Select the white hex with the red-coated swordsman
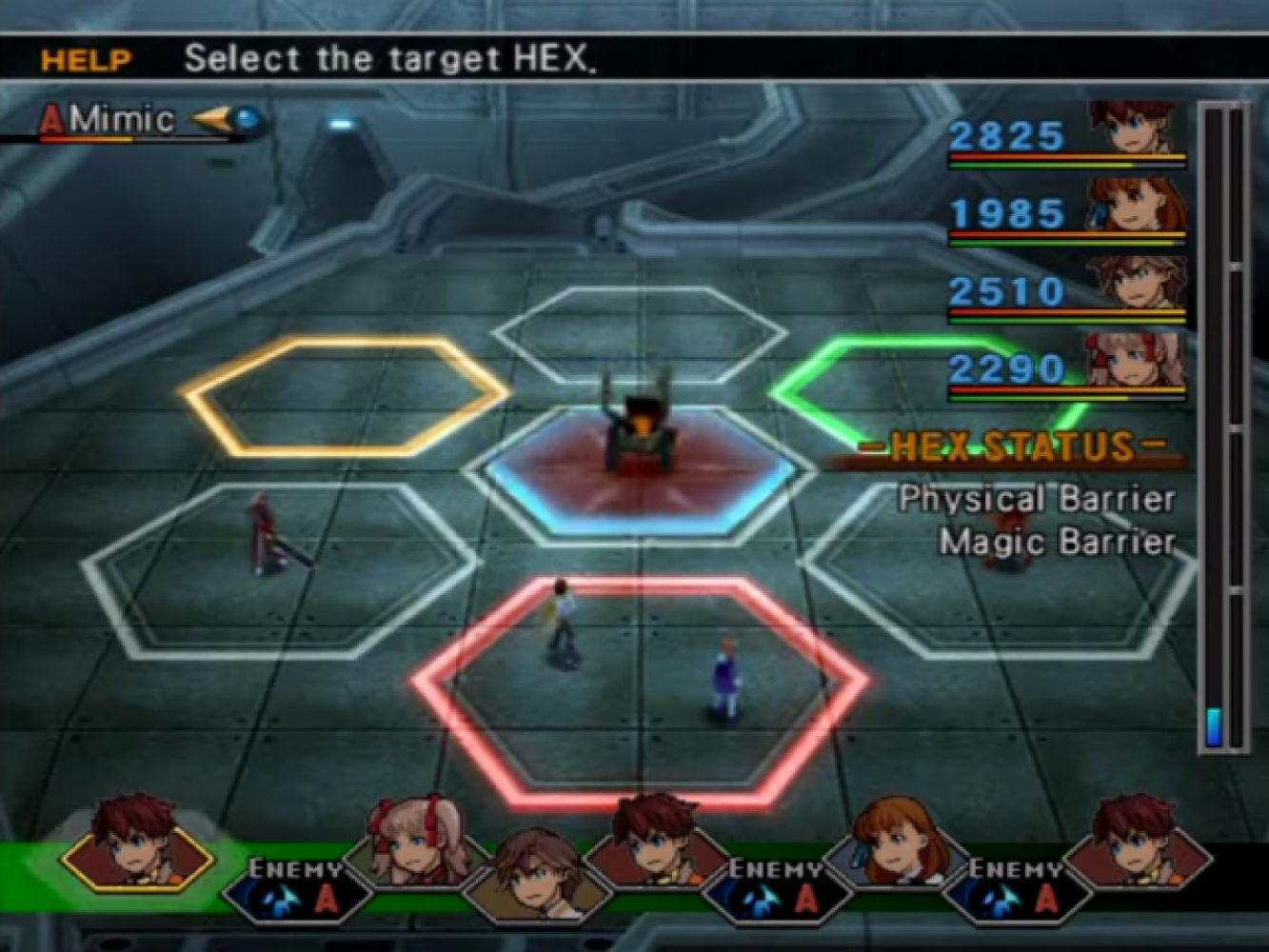Viewport: 1269px width, 952px height. point(281,569)
